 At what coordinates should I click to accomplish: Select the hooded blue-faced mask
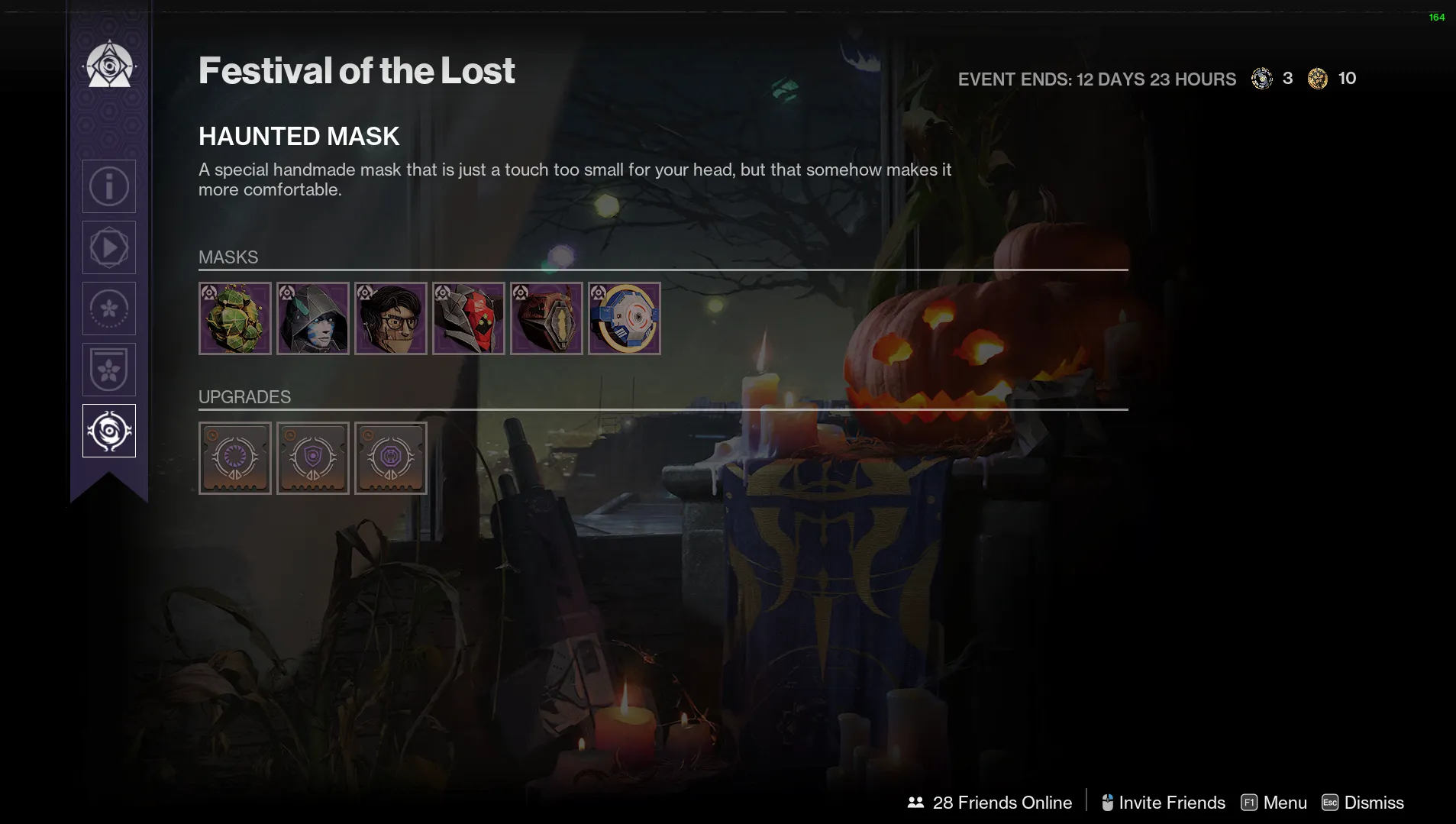coord(312,318)
